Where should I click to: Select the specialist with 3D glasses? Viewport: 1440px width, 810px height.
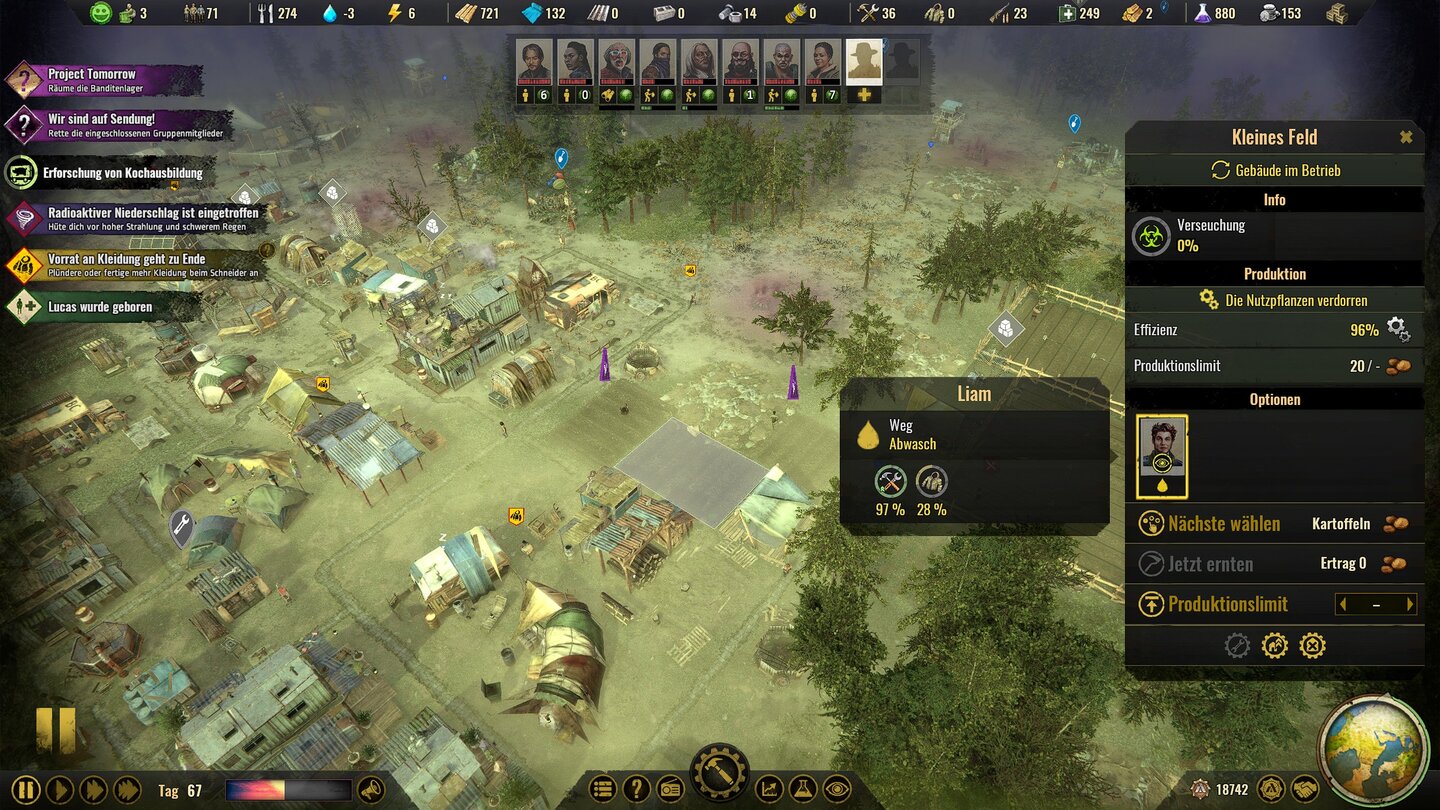click(617, 63)
